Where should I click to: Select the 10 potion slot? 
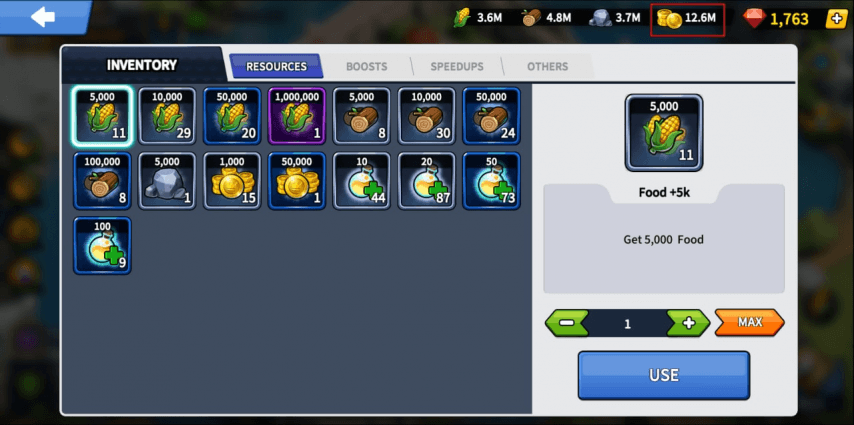[362, 181]
